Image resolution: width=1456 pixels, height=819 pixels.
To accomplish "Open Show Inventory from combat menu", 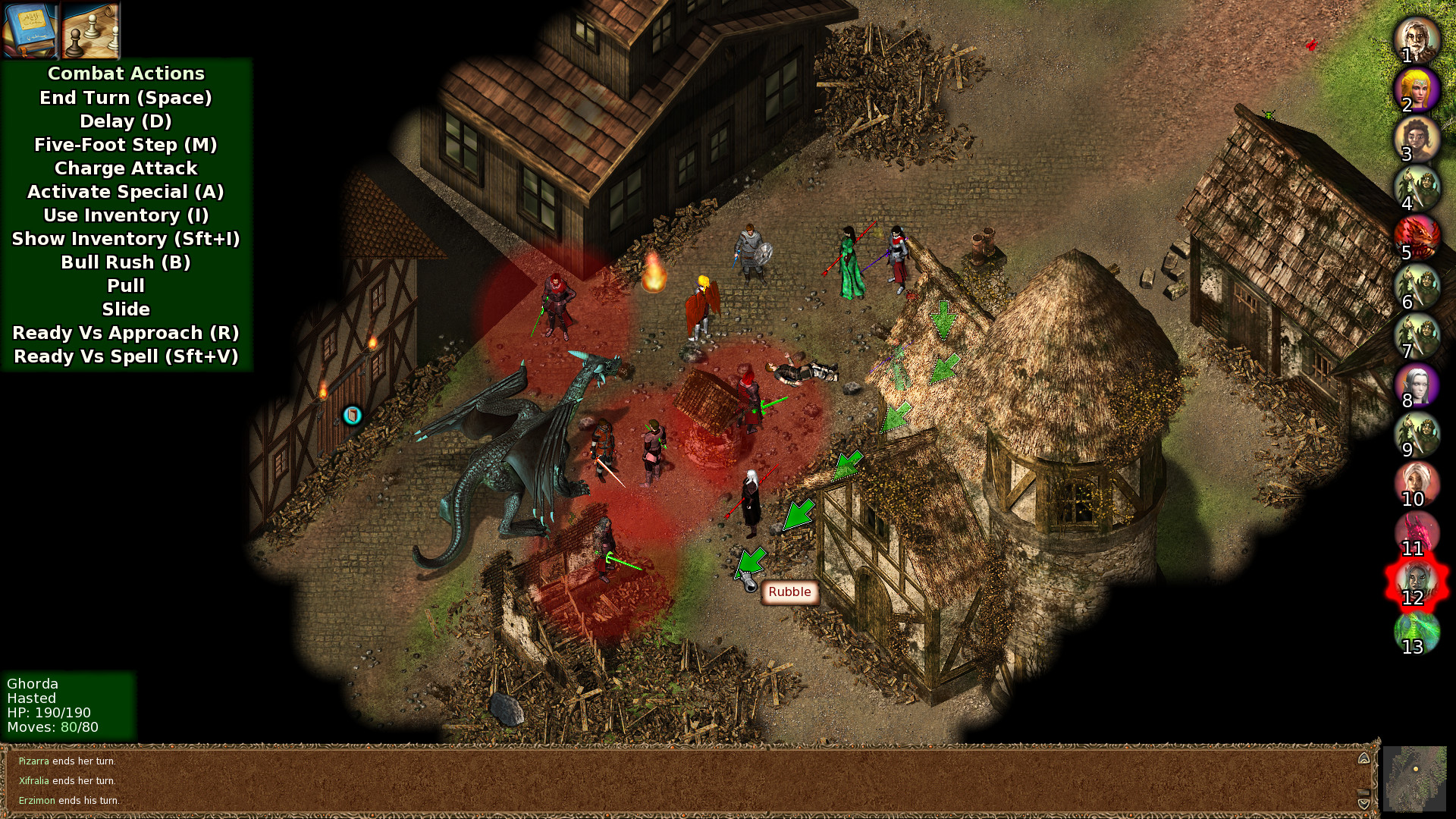I will click(x=126, y=239).
